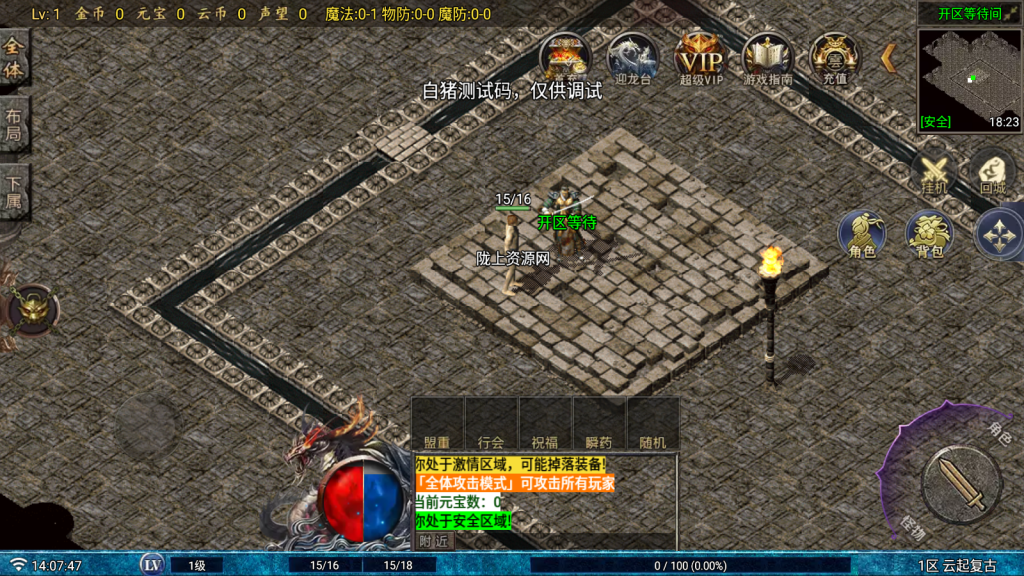Open the treasure chest icon beside 迎龙台
The image size is (1024, 576).
coord(565,56)
